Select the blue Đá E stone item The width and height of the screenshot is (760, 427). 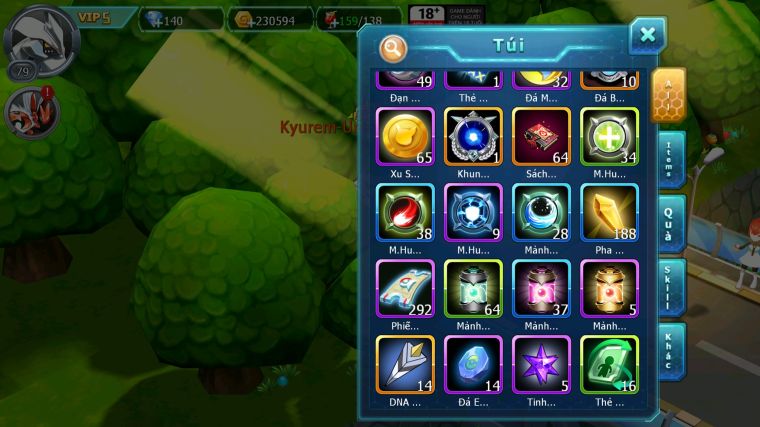473,364
